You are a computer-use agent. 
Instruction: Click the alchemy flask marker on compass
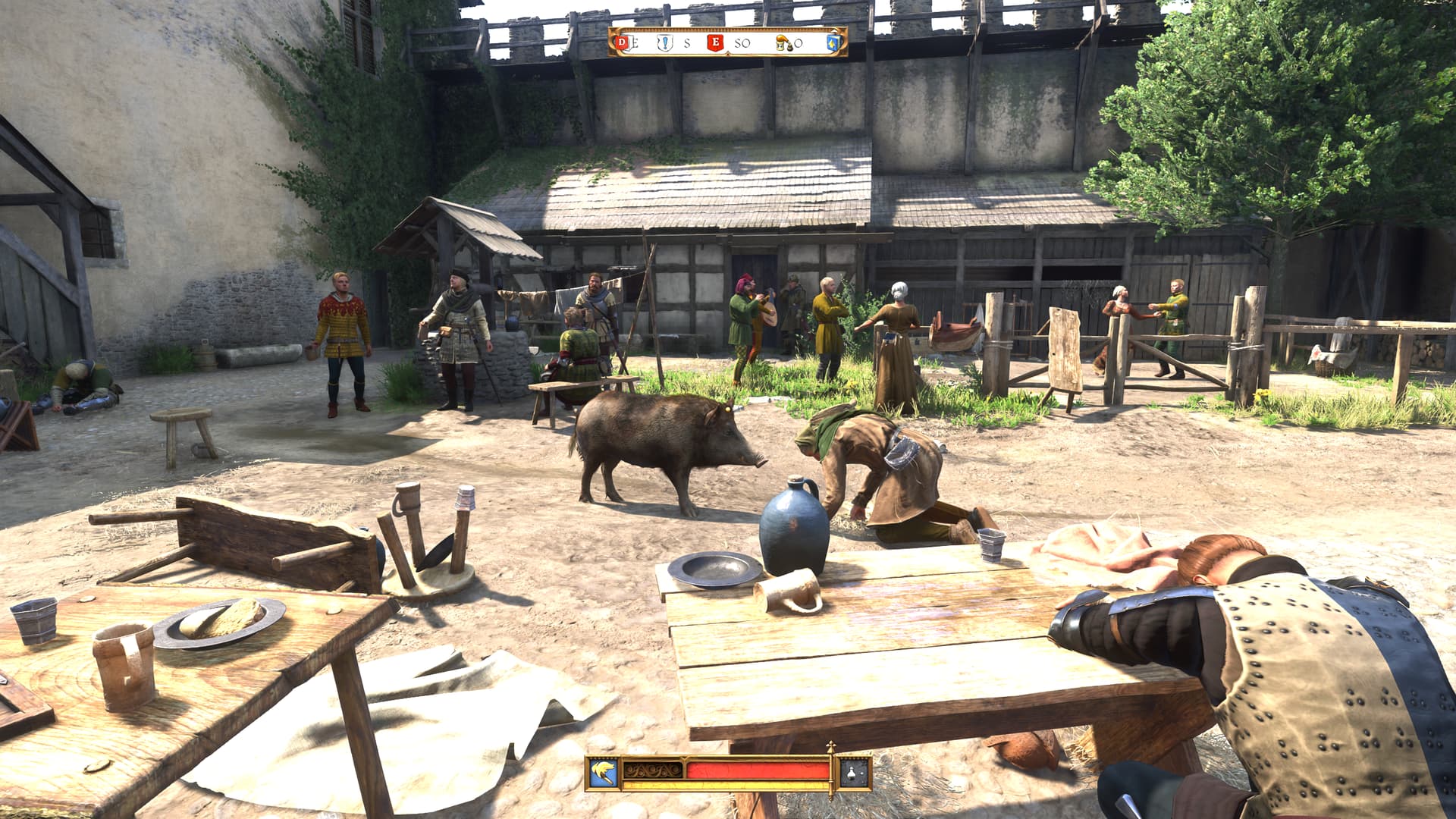783,43
